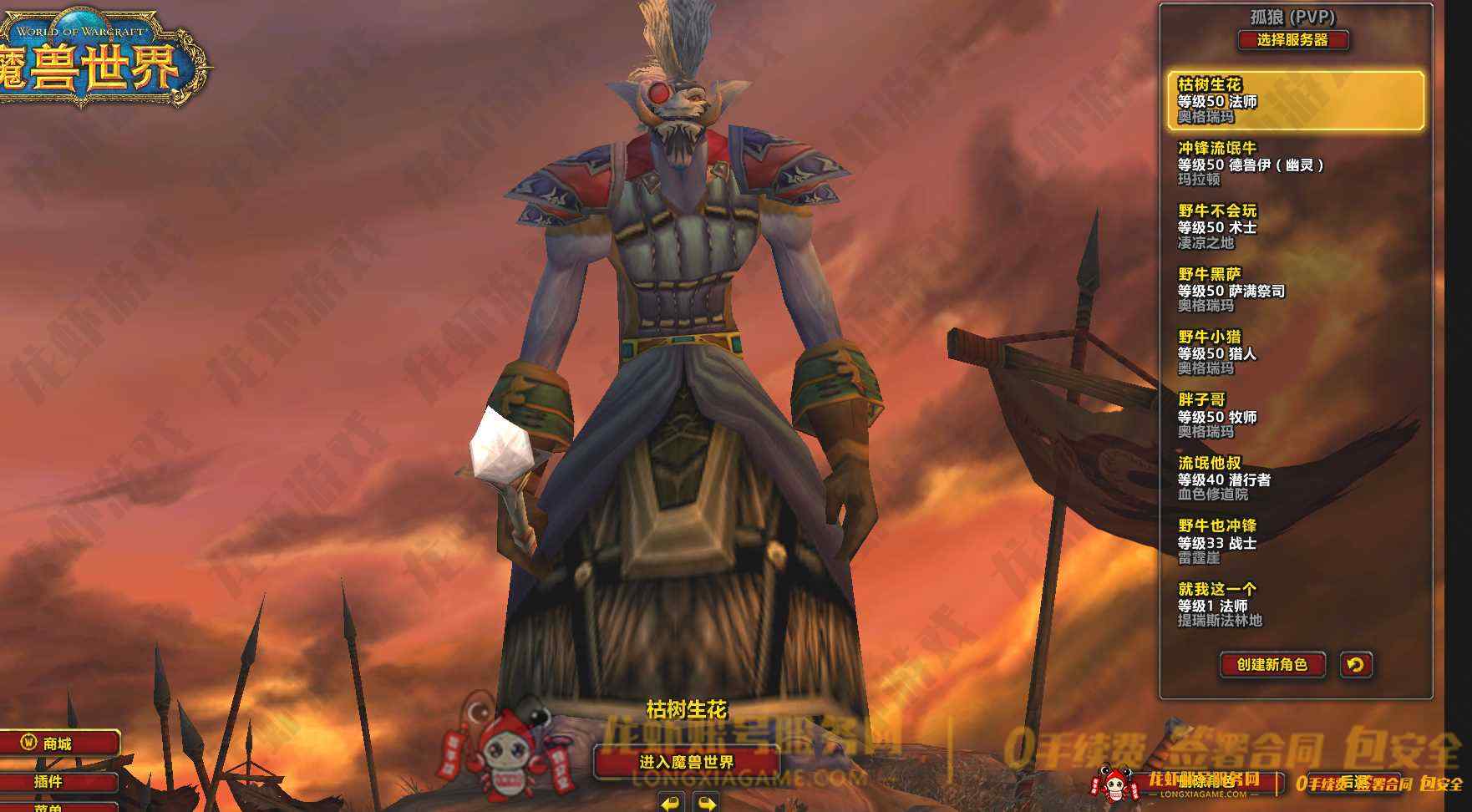
Task: Select hunter character 野牛小猎
Action: click(1295, 353)
